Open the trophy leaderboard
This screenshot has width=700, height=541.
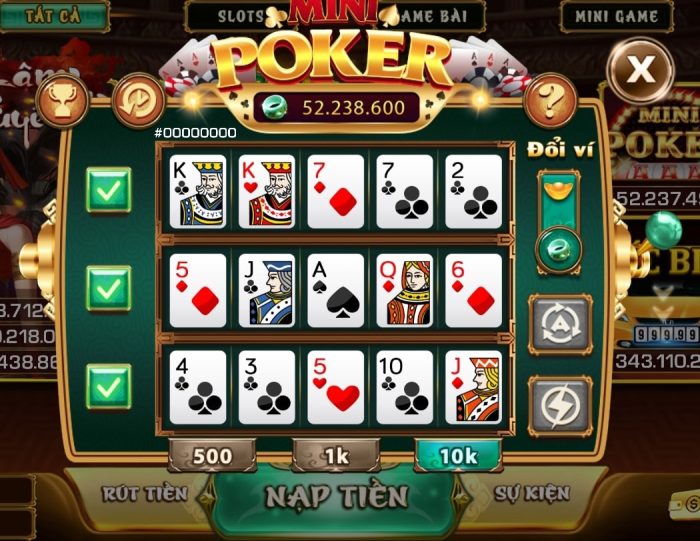[x=62, y=101]
